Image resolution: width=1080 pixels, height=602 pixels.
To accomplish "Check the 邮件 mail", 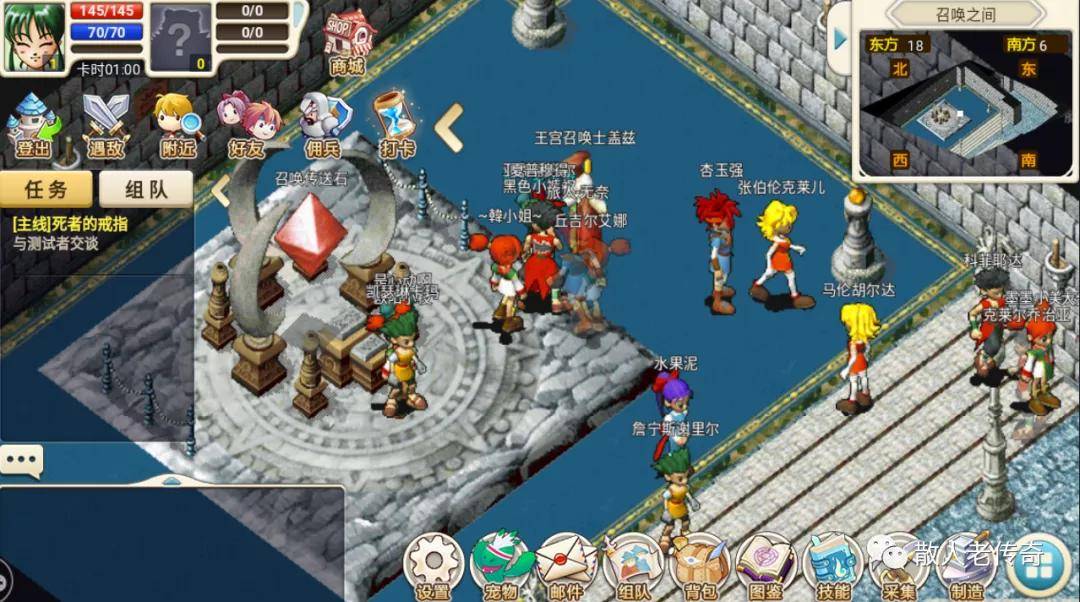I will click(x=566, y=566).
